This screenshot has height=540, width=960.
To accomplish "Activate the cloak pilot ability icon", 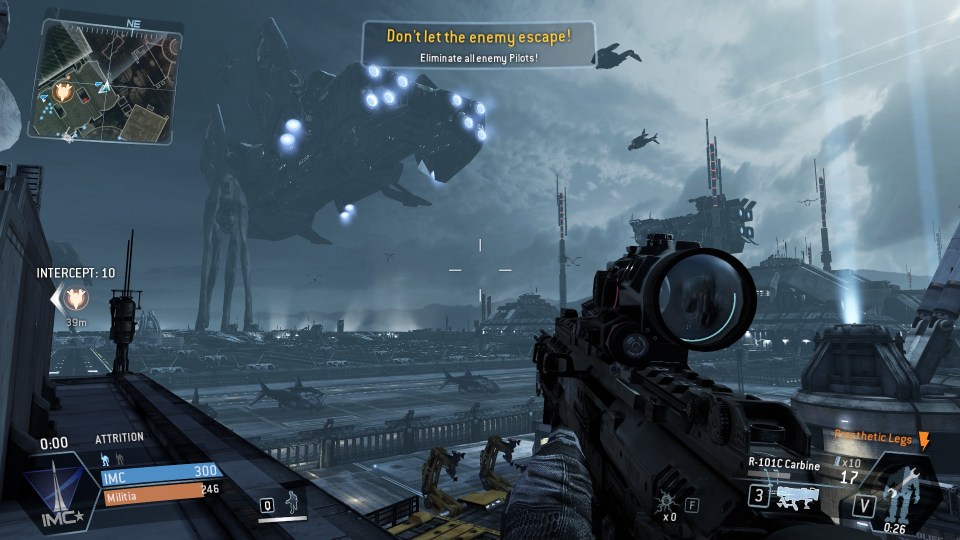I will (x=293, y=502).
